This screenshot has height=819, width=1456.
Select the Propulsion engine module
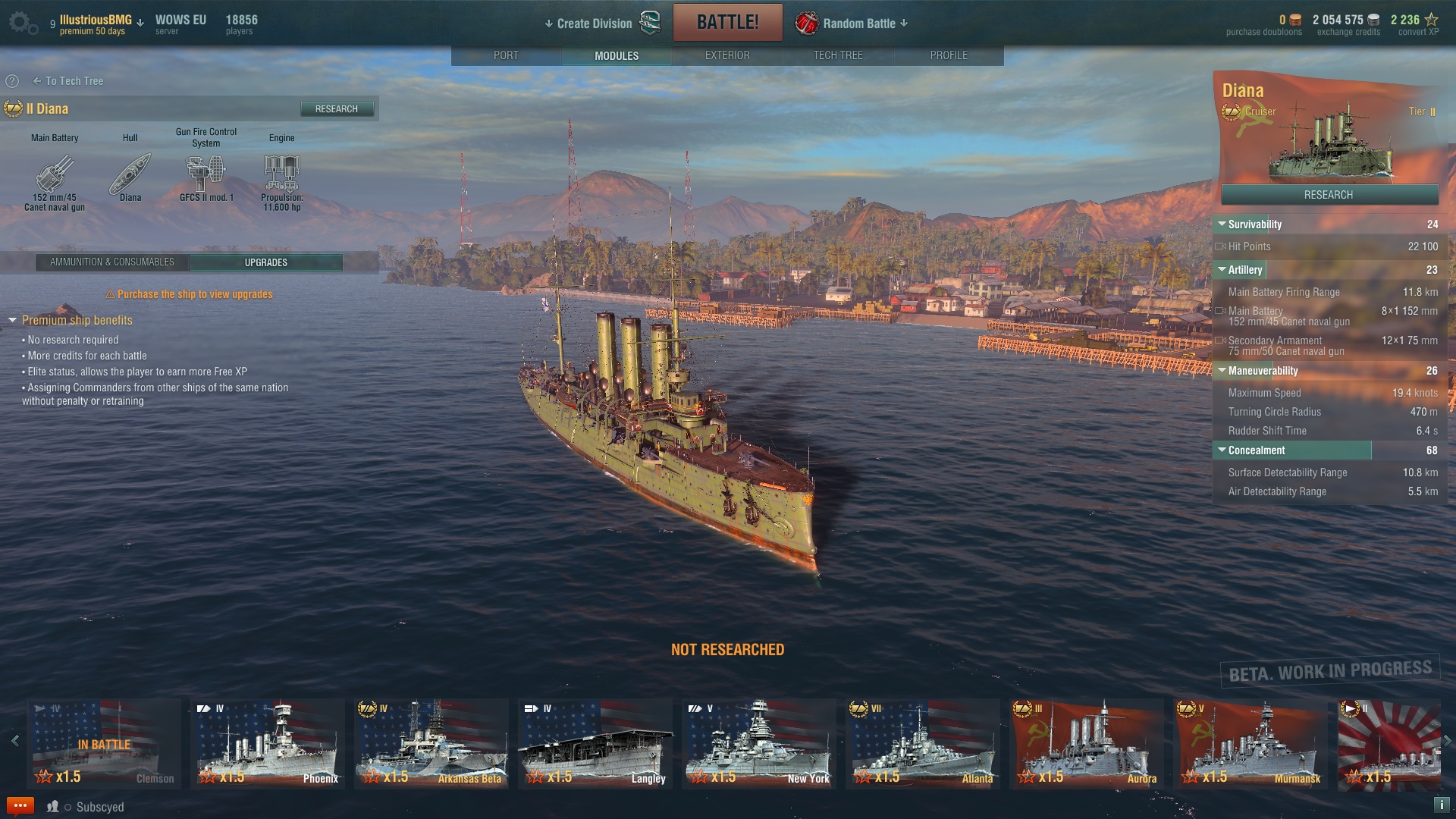(282, 182)
